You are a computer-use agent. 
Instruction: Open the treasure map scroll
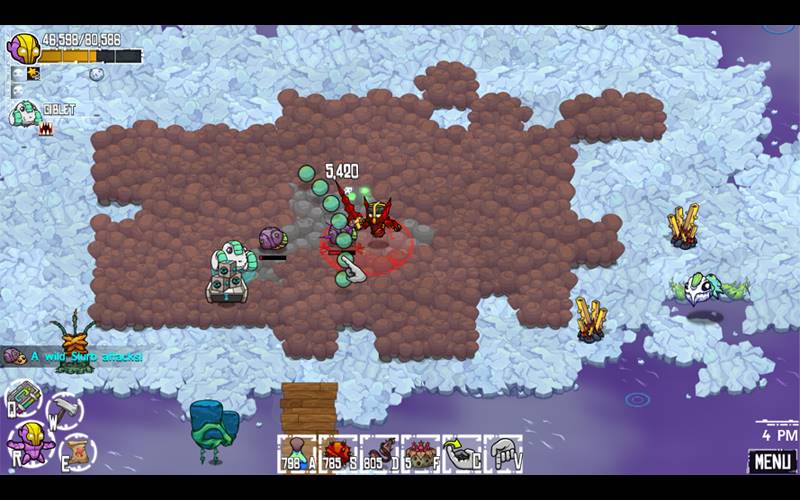tap(75, 450)
